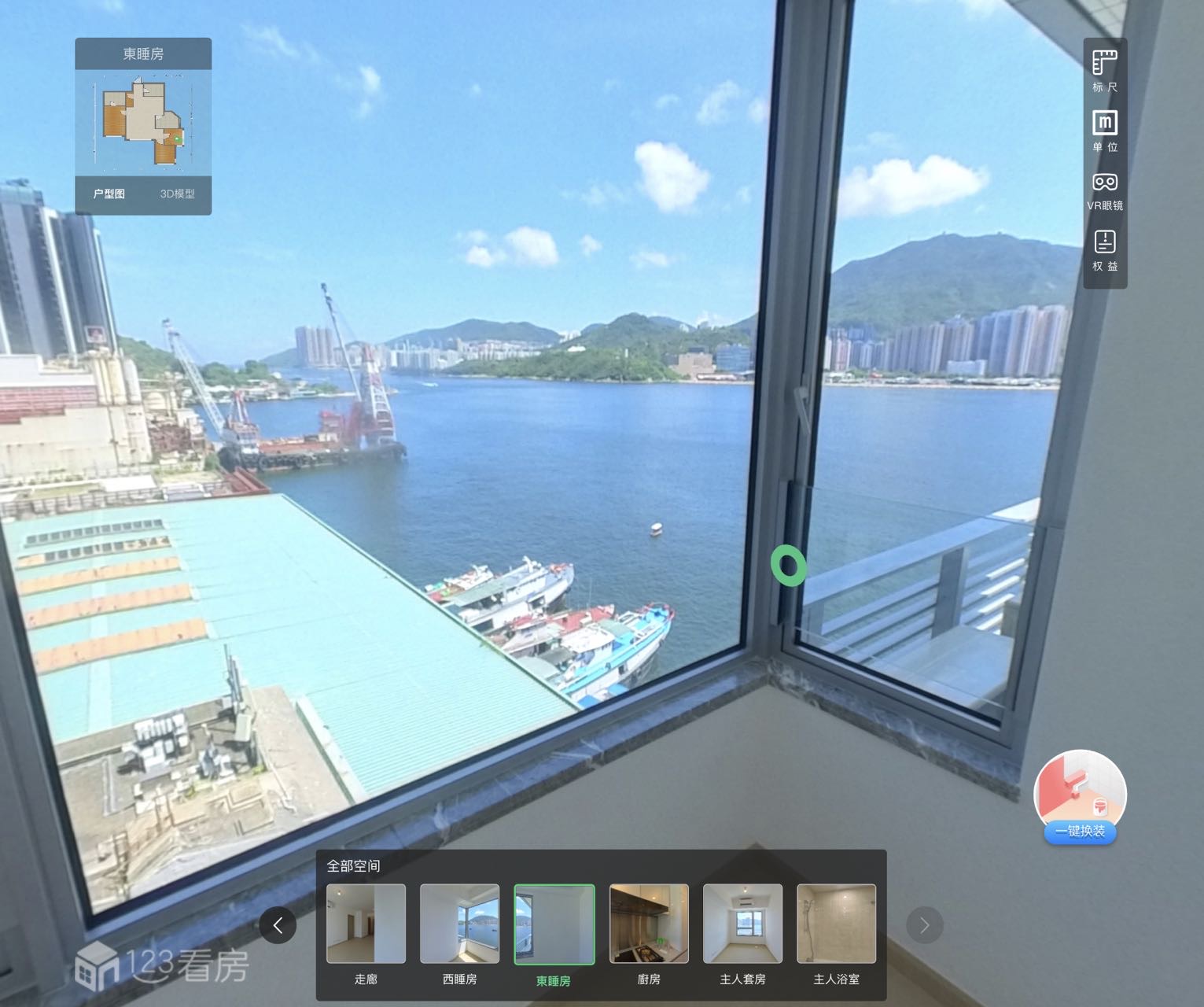Select the 走廊 room thumbnail

[x=366, y=924]
